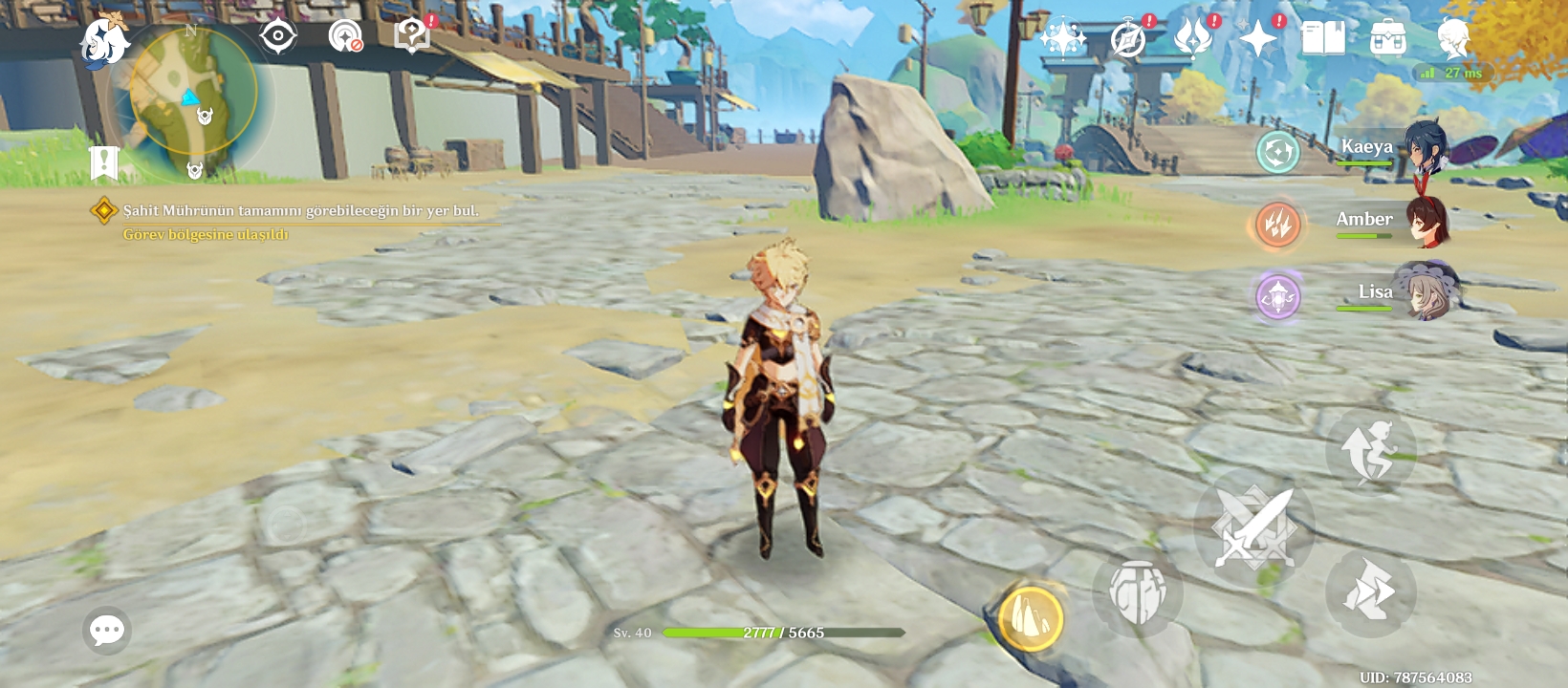Activate the golden elemental burst button
The height and width of the screenshot is (688, 1568).
(x=1031, y=618)
